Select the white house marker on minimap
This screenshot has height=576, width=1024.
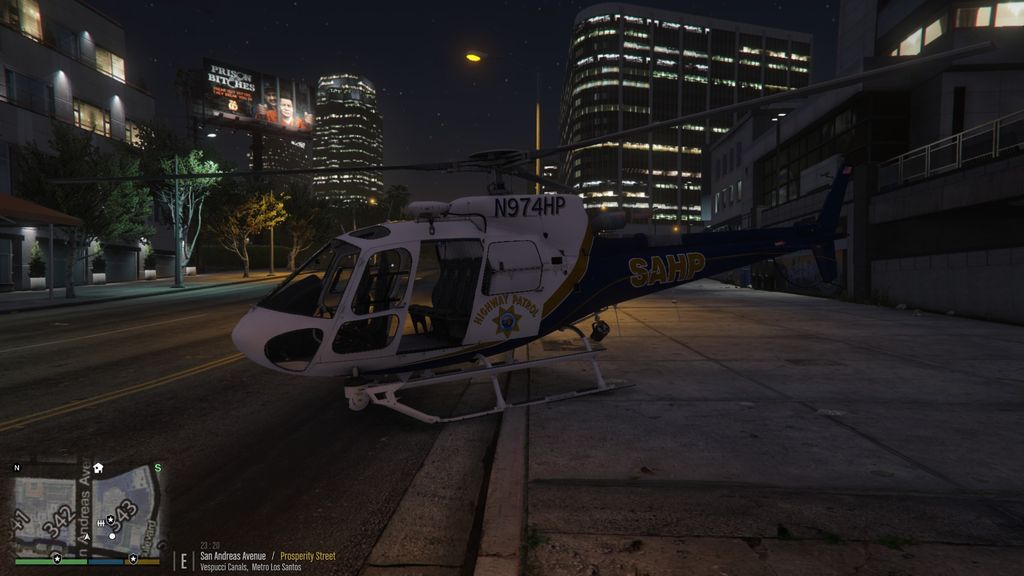(x=98, y=467)
